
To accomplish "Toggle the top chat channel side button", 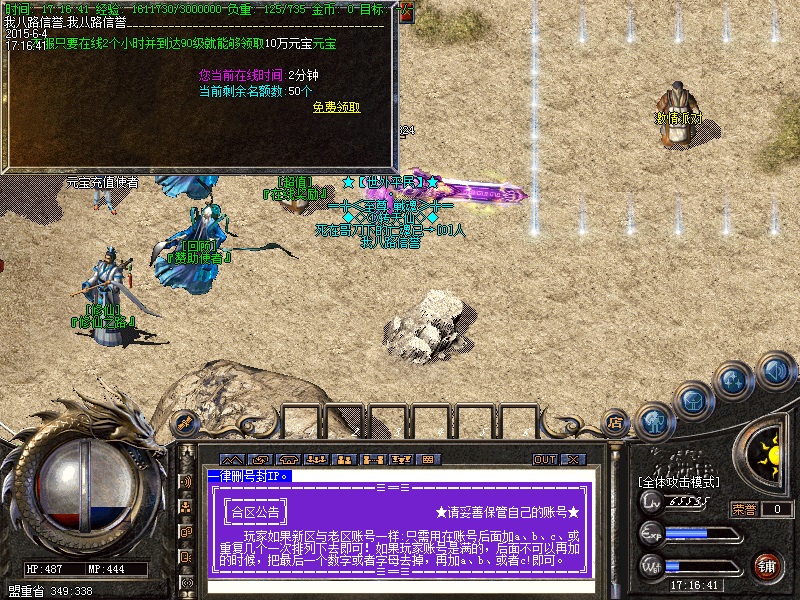I will pyautogui.click(x=186, y=481).
